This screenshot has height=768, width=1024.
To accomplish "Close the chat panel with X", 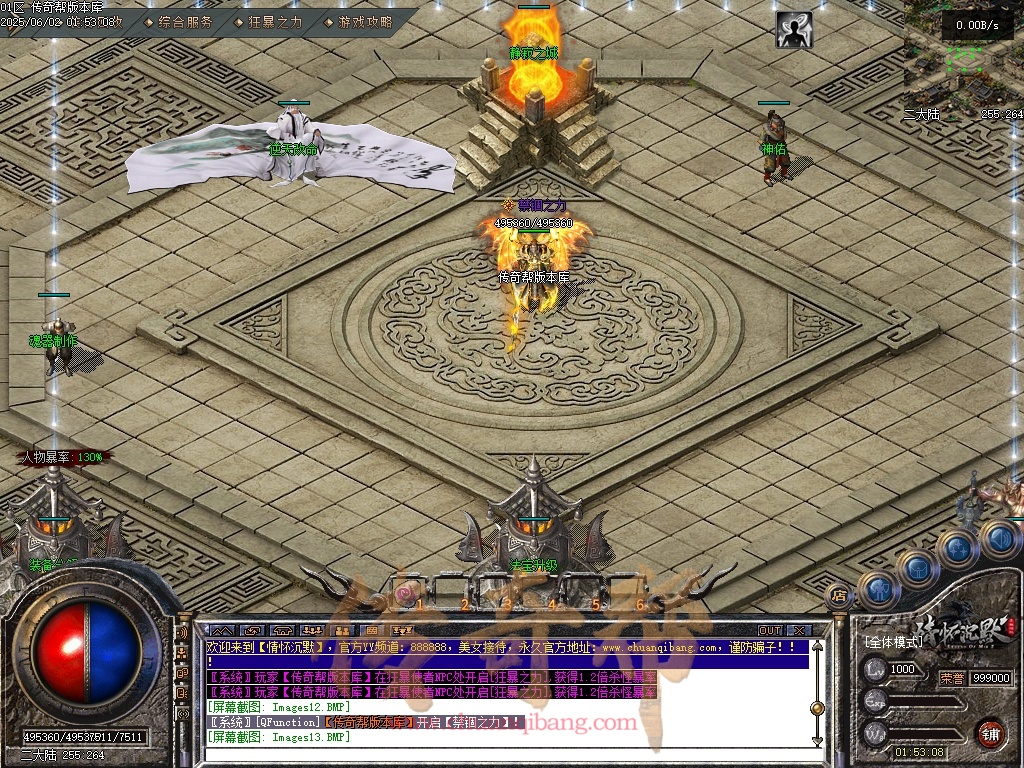I will [798, 631].
